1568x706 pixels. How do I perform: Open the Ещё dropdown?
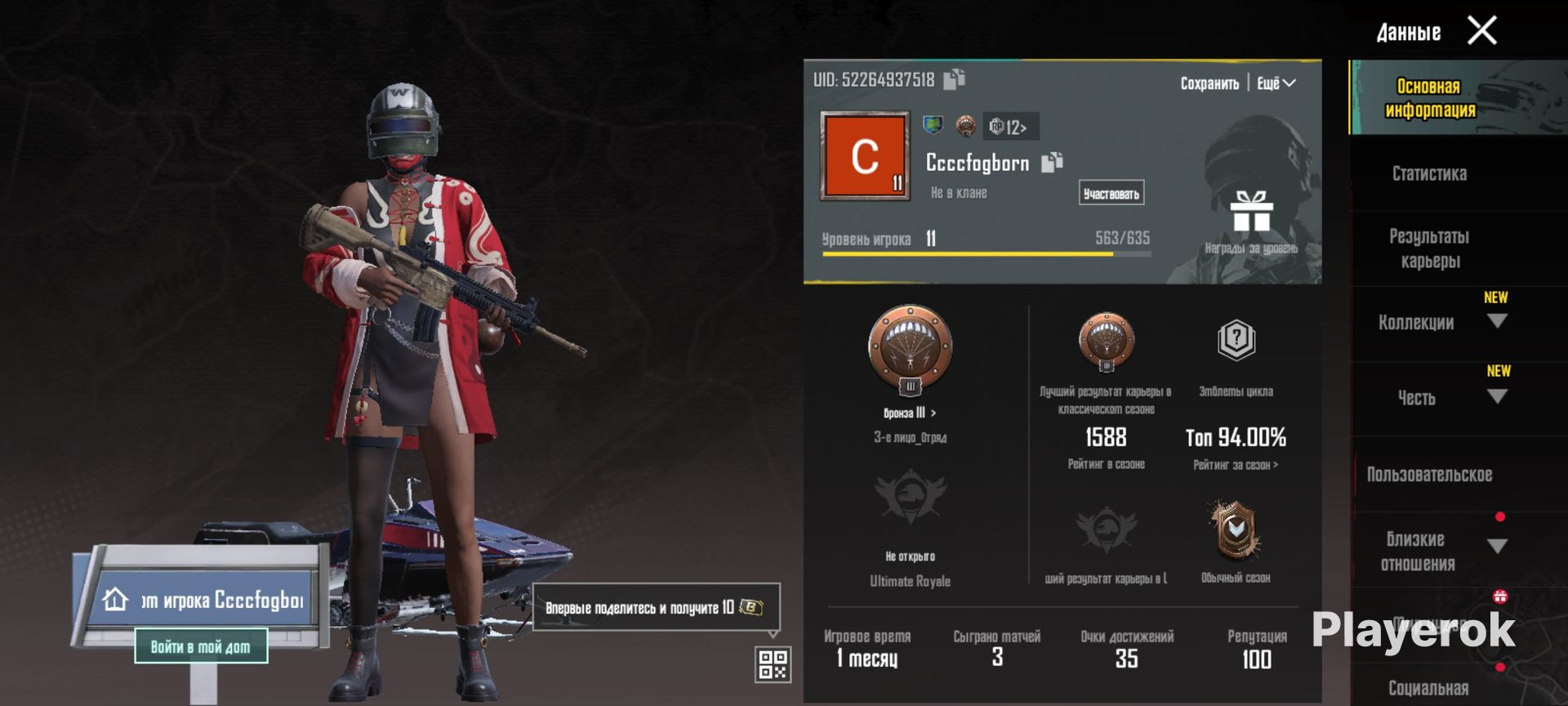click(1276, 83)
